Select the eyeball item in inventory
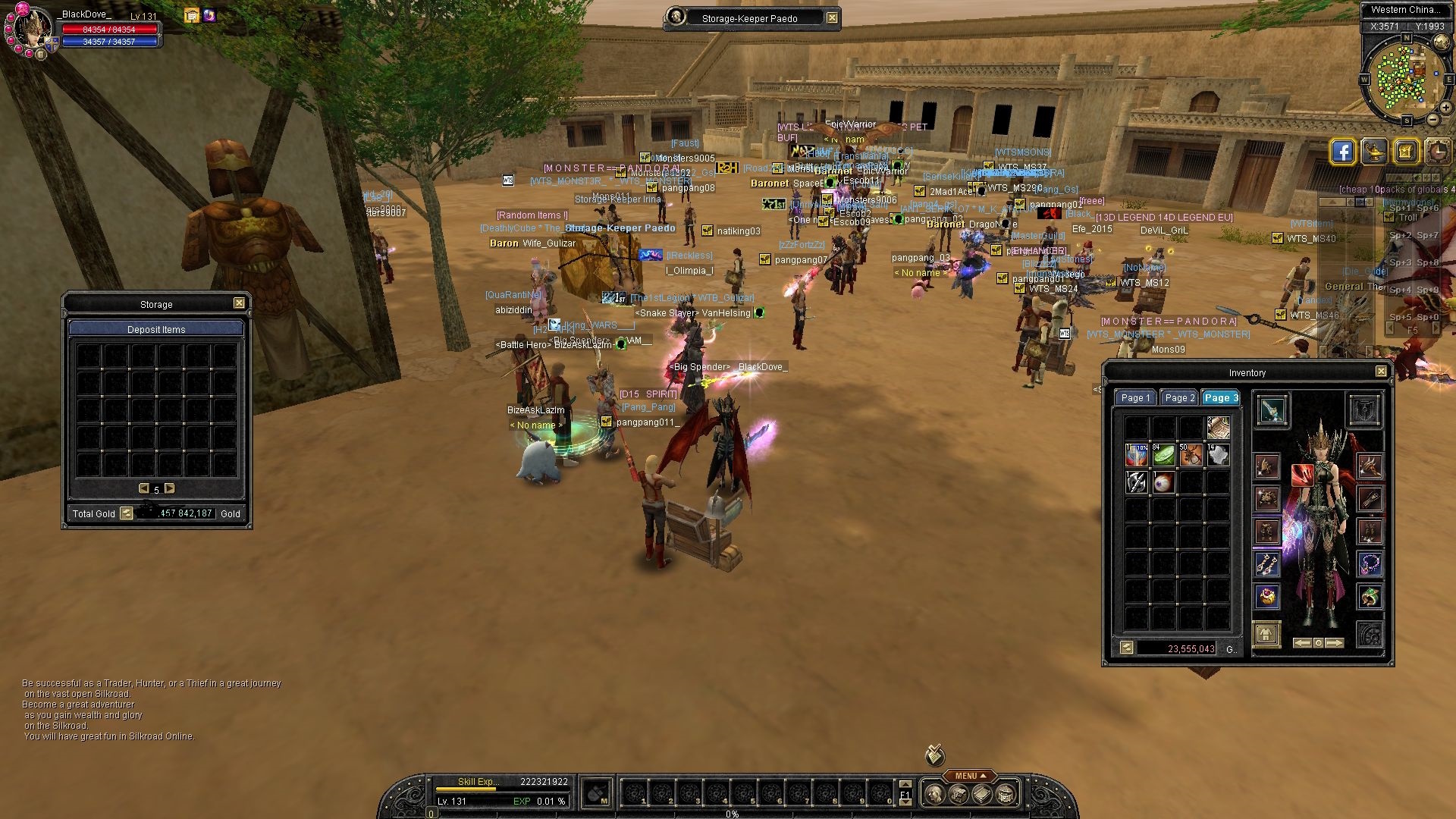This screenshot has width=1456, height=819. click(1163, 482)
